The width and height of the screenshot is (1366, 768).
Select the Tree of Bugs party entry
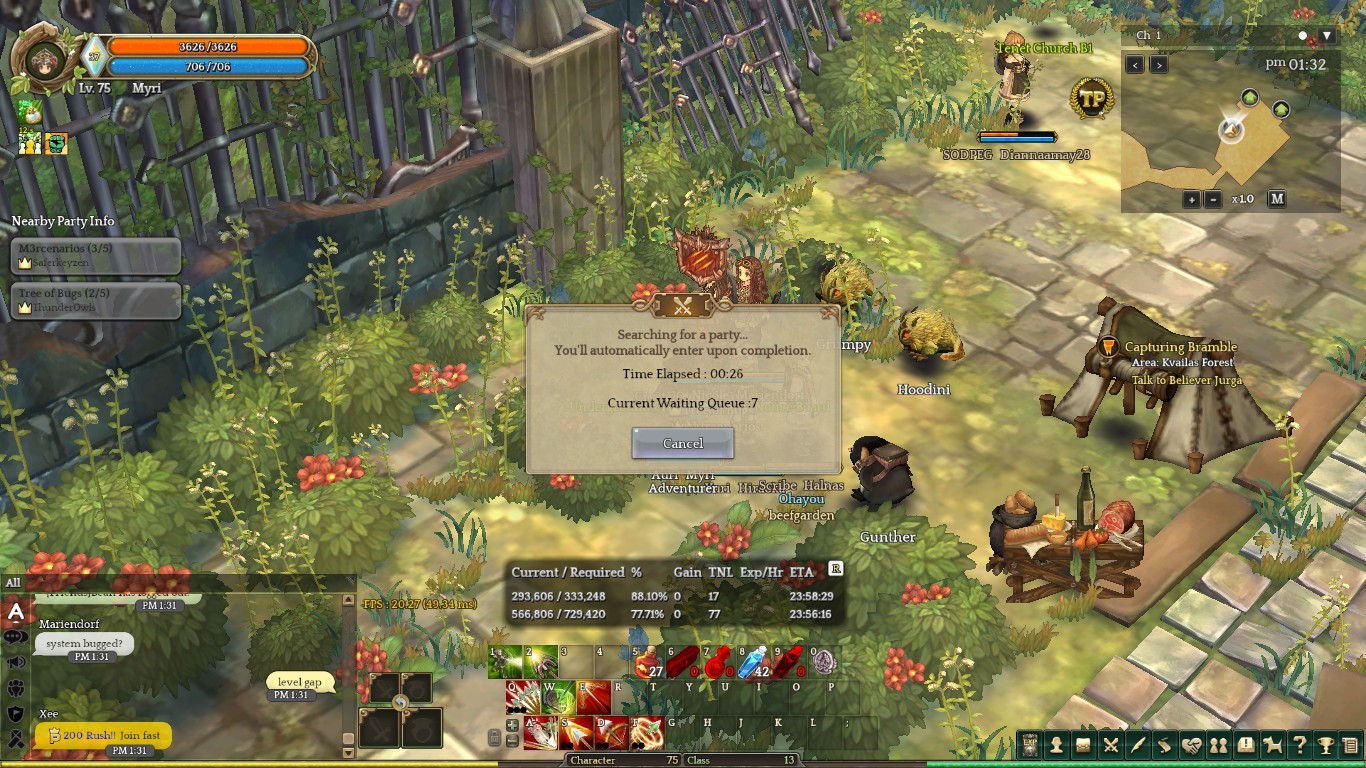pyautogui.click(x=97, y=300)
